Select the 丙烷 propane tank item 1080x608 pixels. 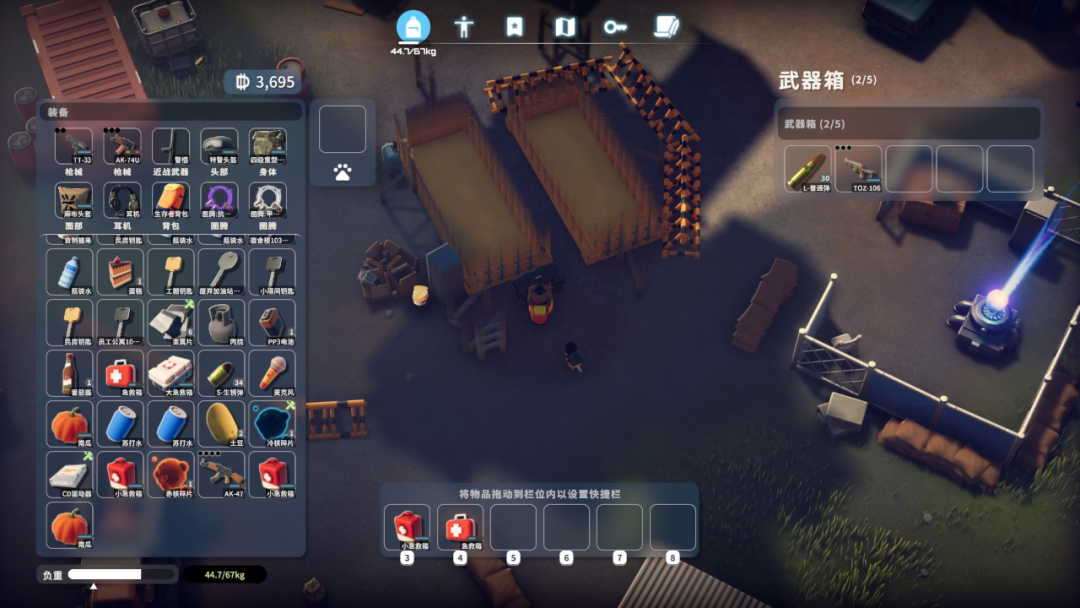pos(221,322)
